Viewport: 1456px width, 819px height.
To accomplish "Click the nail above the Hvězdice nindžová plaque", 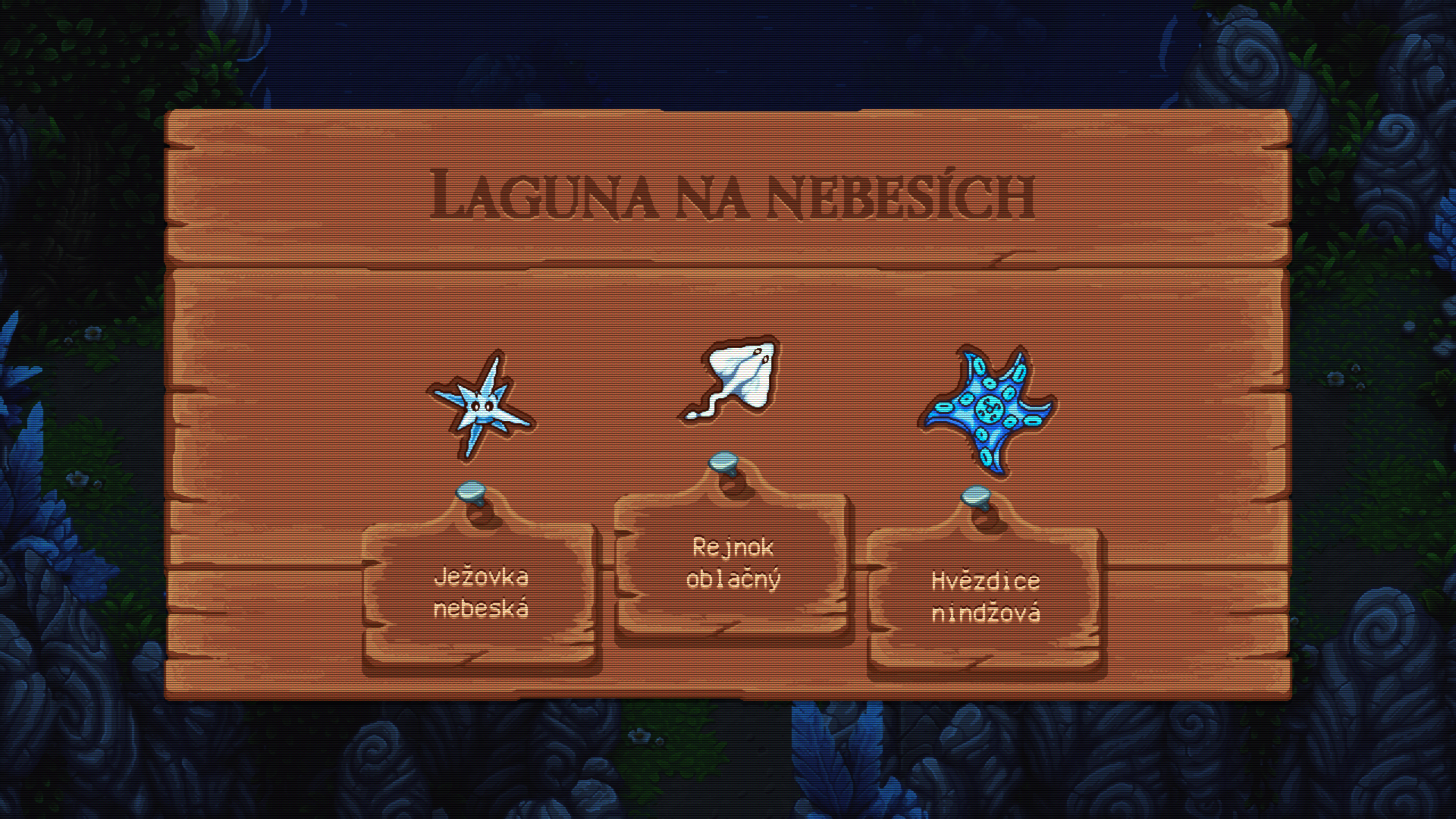I will coord(974,497).
